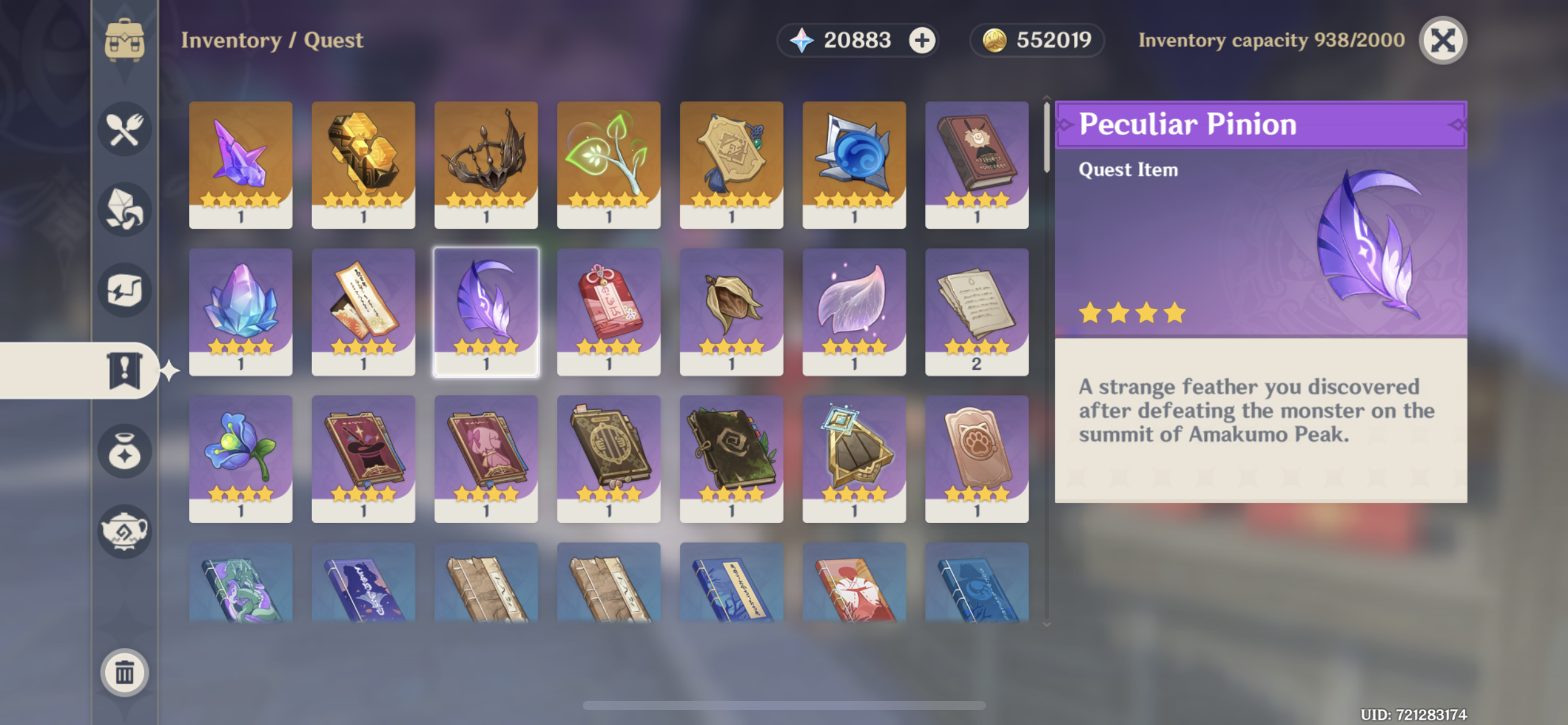Image resolution: width=1568 pixels, height=725 pixels.
Task: Close the inventory with the X button
Action: 1443,40
